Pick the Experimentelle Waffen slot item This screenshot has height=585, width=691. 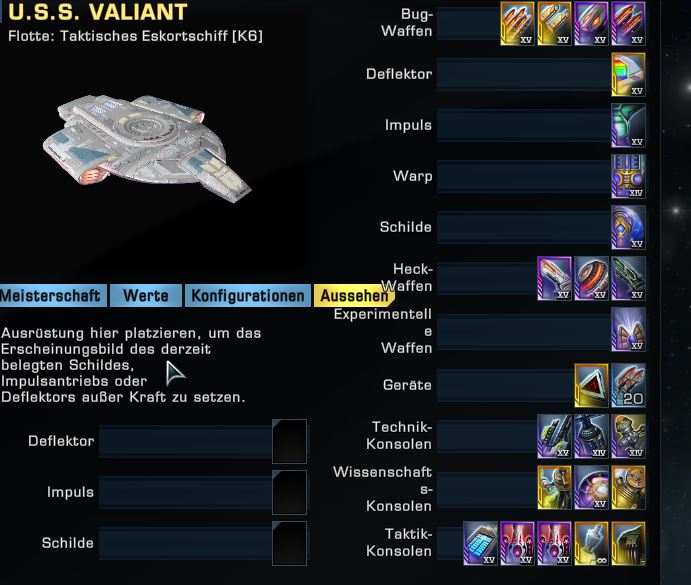pos(628,330)
